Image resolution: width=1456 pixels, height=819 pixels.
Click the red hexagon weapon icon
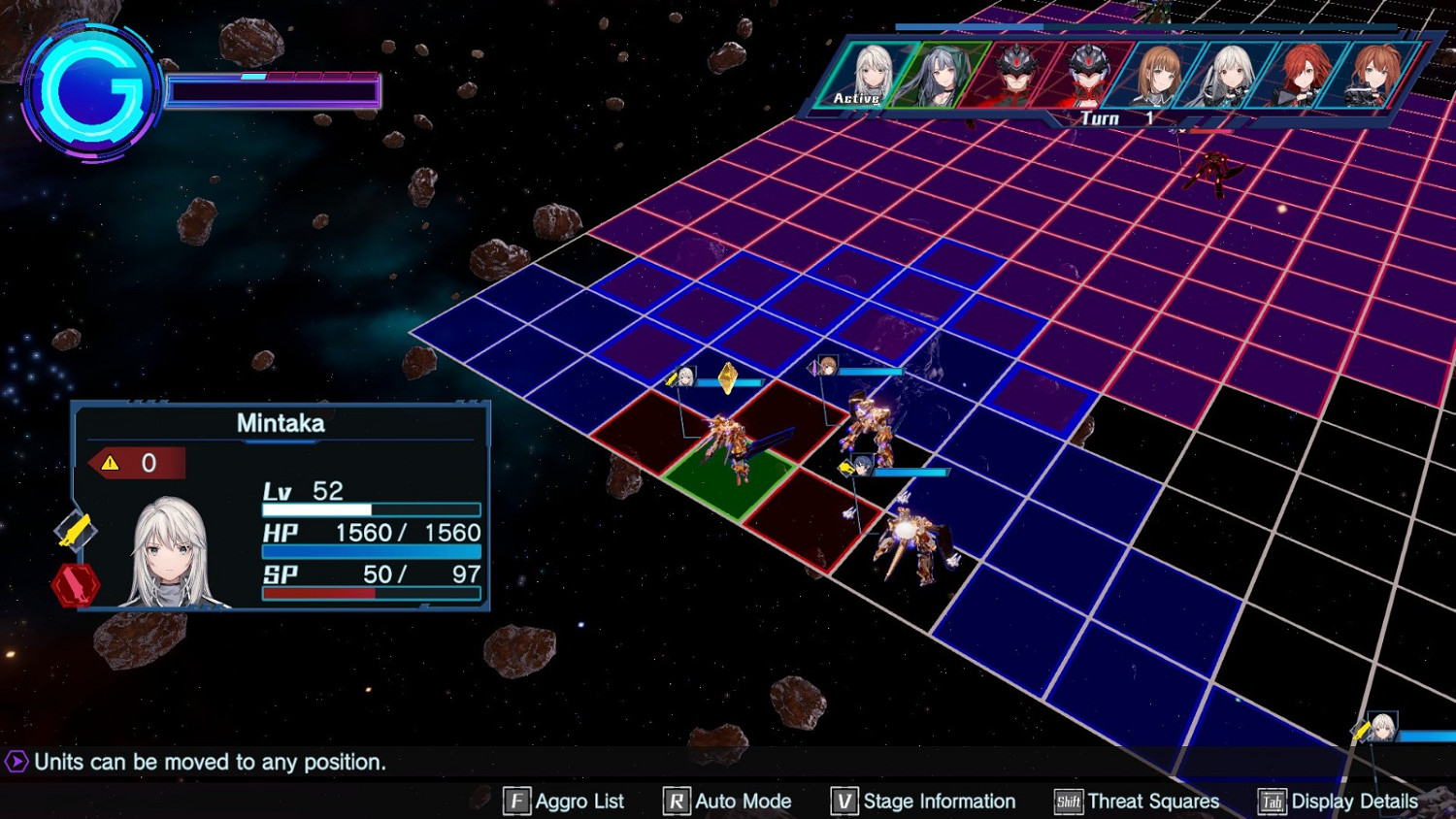click(x=75, y=585)
